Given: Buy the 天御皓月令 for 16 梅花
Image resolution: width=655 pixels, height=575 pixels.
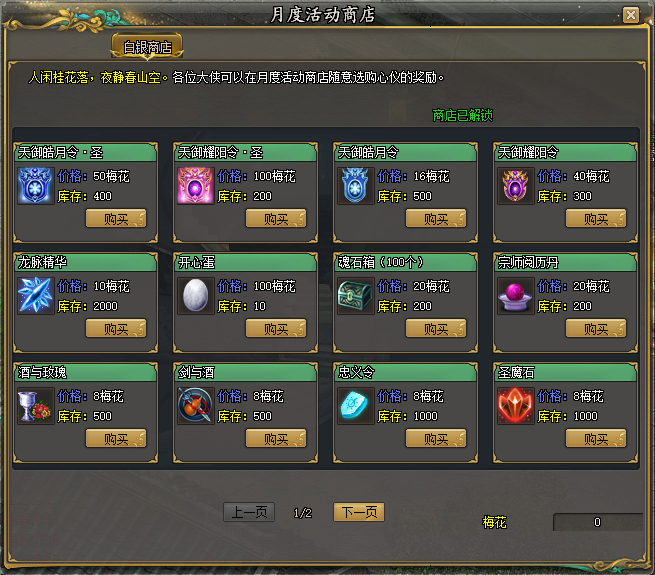Looking at the screenshot, I should (436, 219).
